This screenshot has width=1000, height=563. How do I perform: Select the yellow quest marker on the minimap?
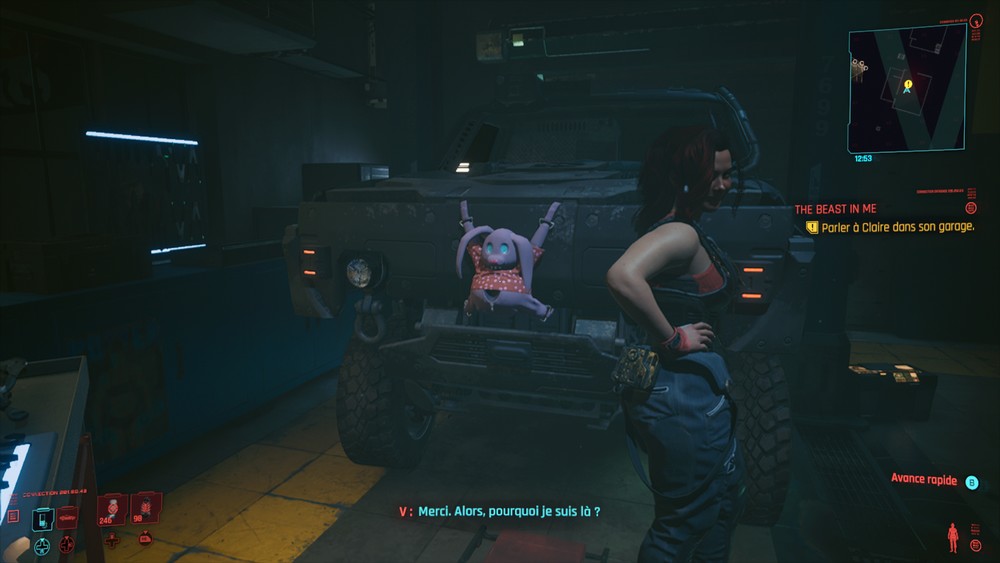907,86
